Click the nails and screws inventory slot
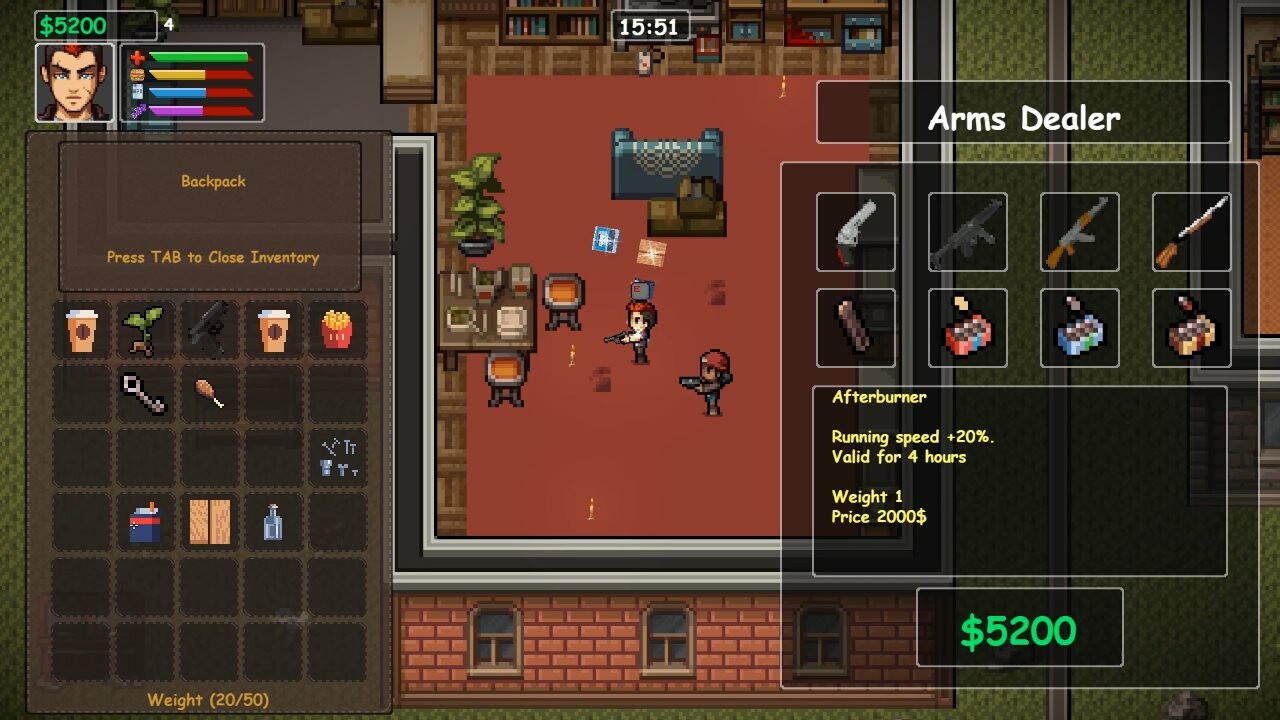1280x720 pixels. click(x=337, y=458)
